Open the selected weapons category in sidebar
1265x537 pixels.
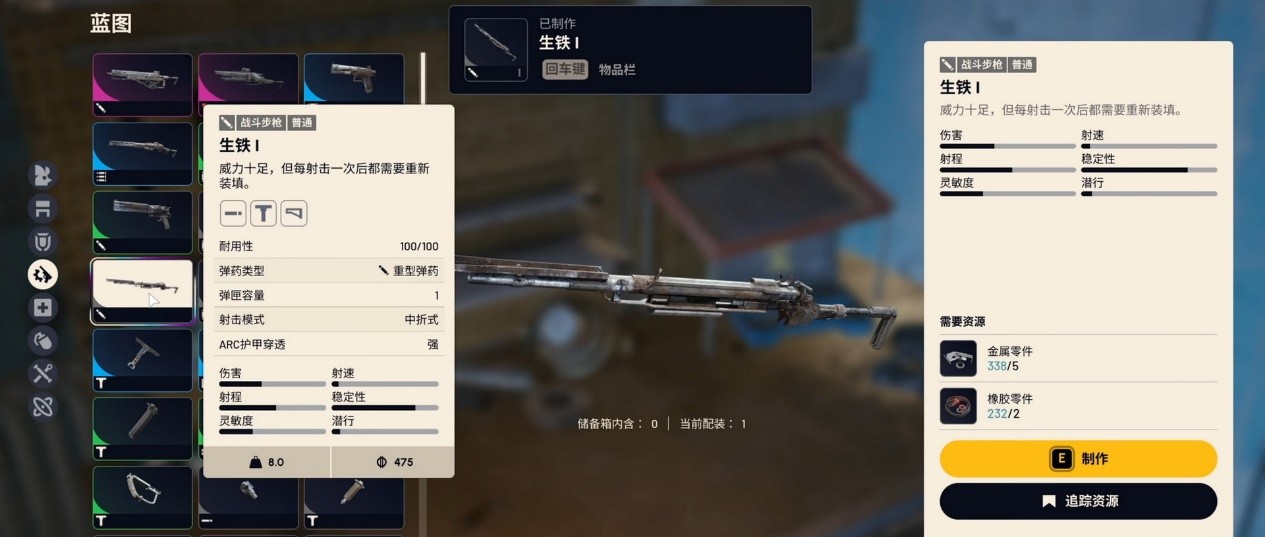click(x=43, y=274)
